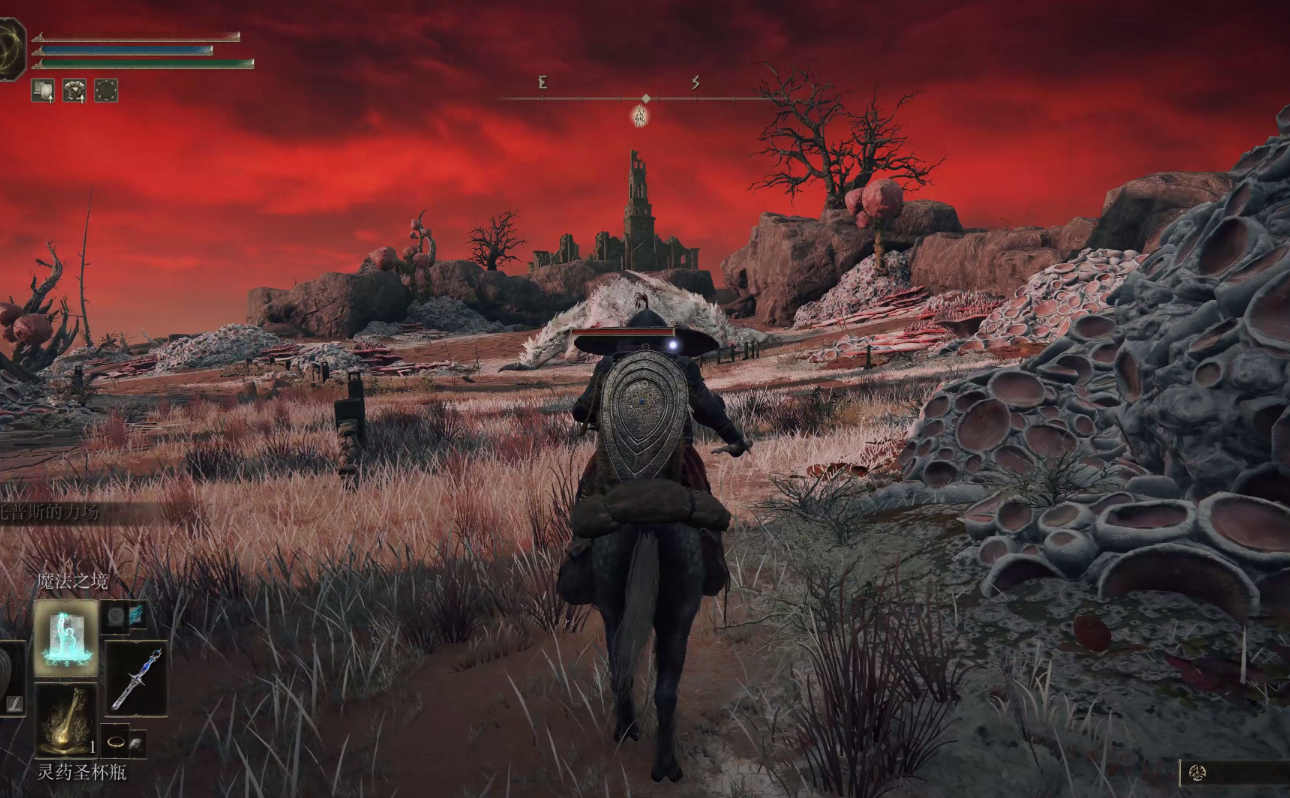Use the 灵药圣杯瓶 flask slot
Viewport: 1290px width, 798px height.
66,720
